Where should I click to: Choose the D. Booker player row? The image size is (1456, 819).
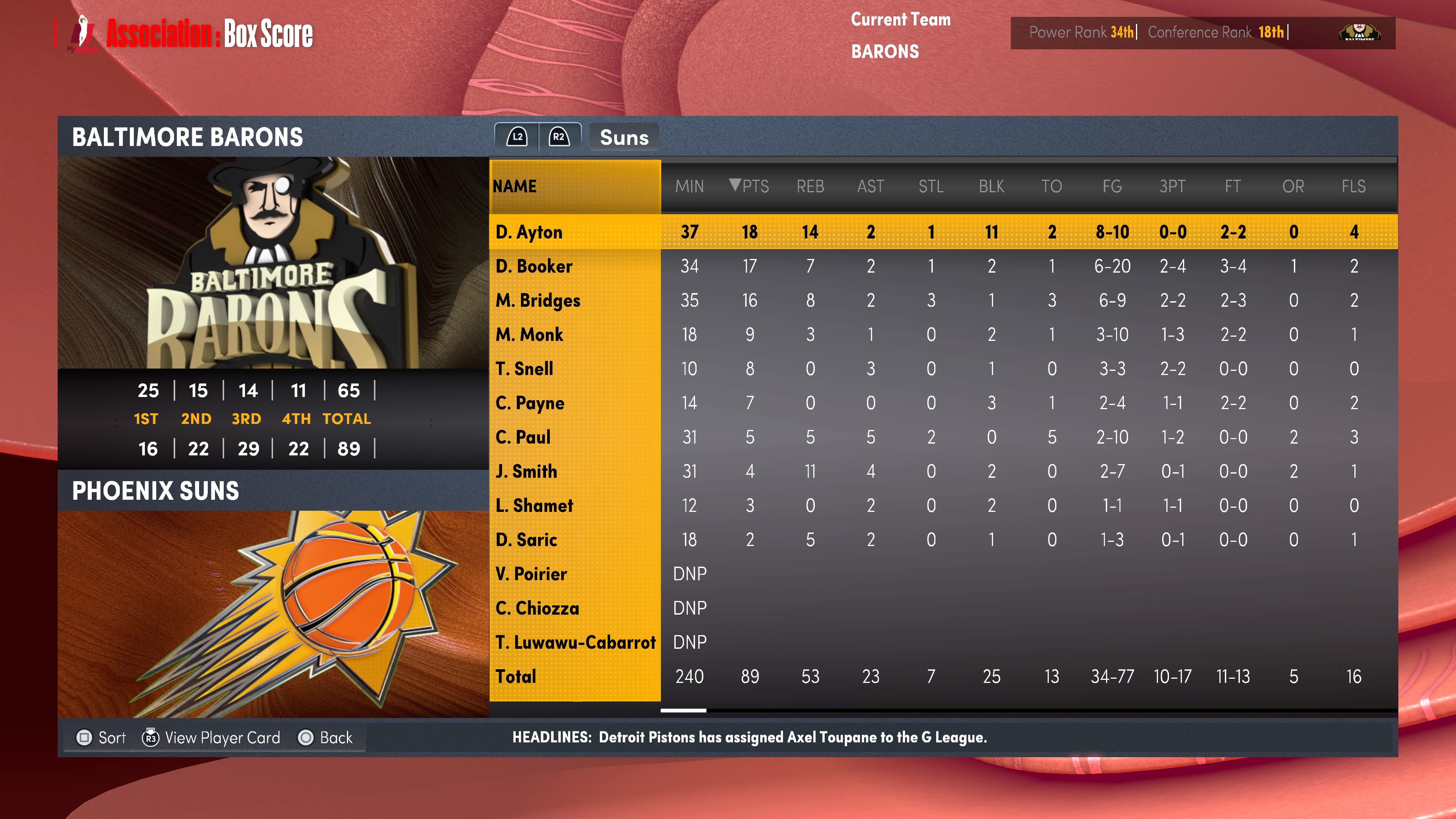(534, 266)
